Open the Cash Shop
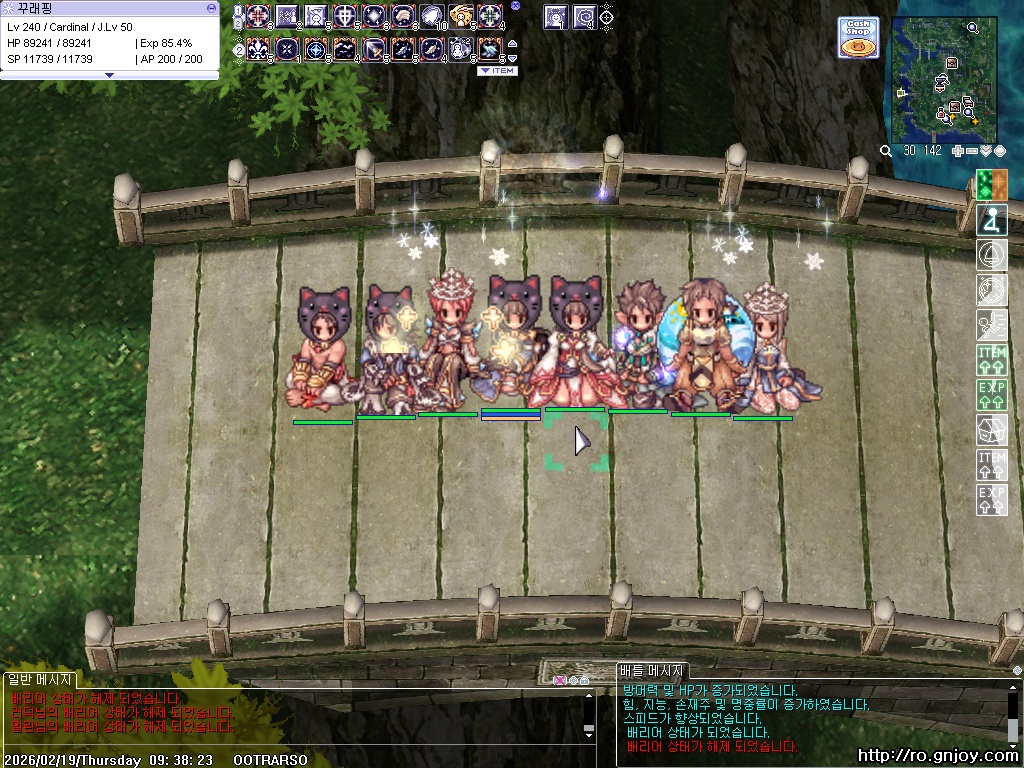Viewport: 1024px width, 768px height. point(858,37)
